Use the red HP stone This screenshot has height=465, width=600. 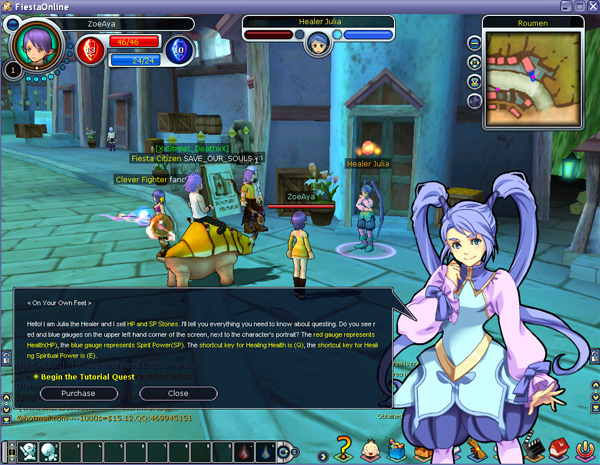88,48
